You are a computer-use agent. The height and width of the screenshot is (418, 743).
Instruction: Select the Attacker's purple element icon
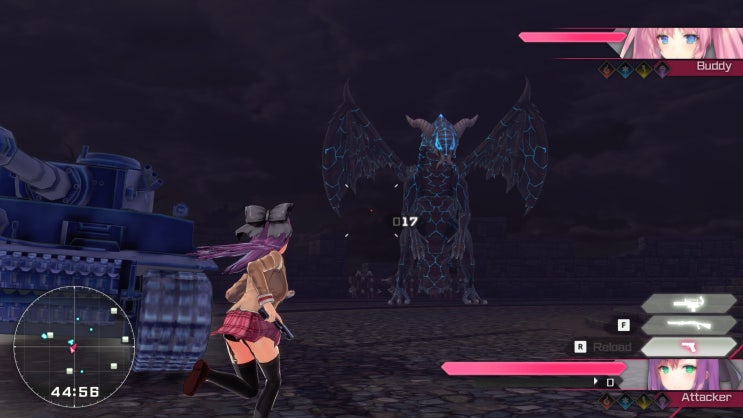pos(662,403)
